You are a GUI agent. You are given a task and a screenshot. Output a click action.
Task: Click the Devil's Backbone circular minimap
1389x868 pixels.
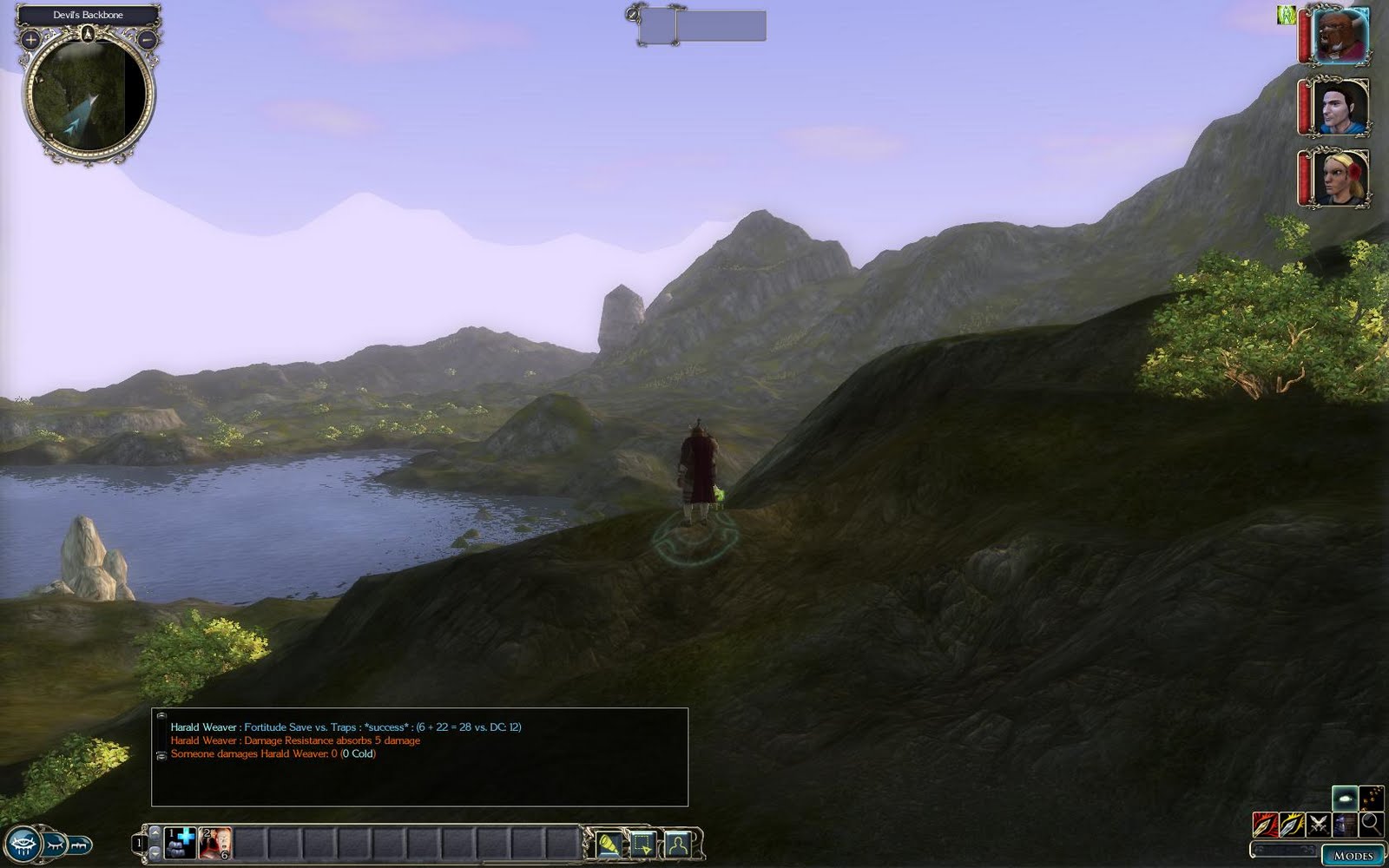tap(88, 95)
